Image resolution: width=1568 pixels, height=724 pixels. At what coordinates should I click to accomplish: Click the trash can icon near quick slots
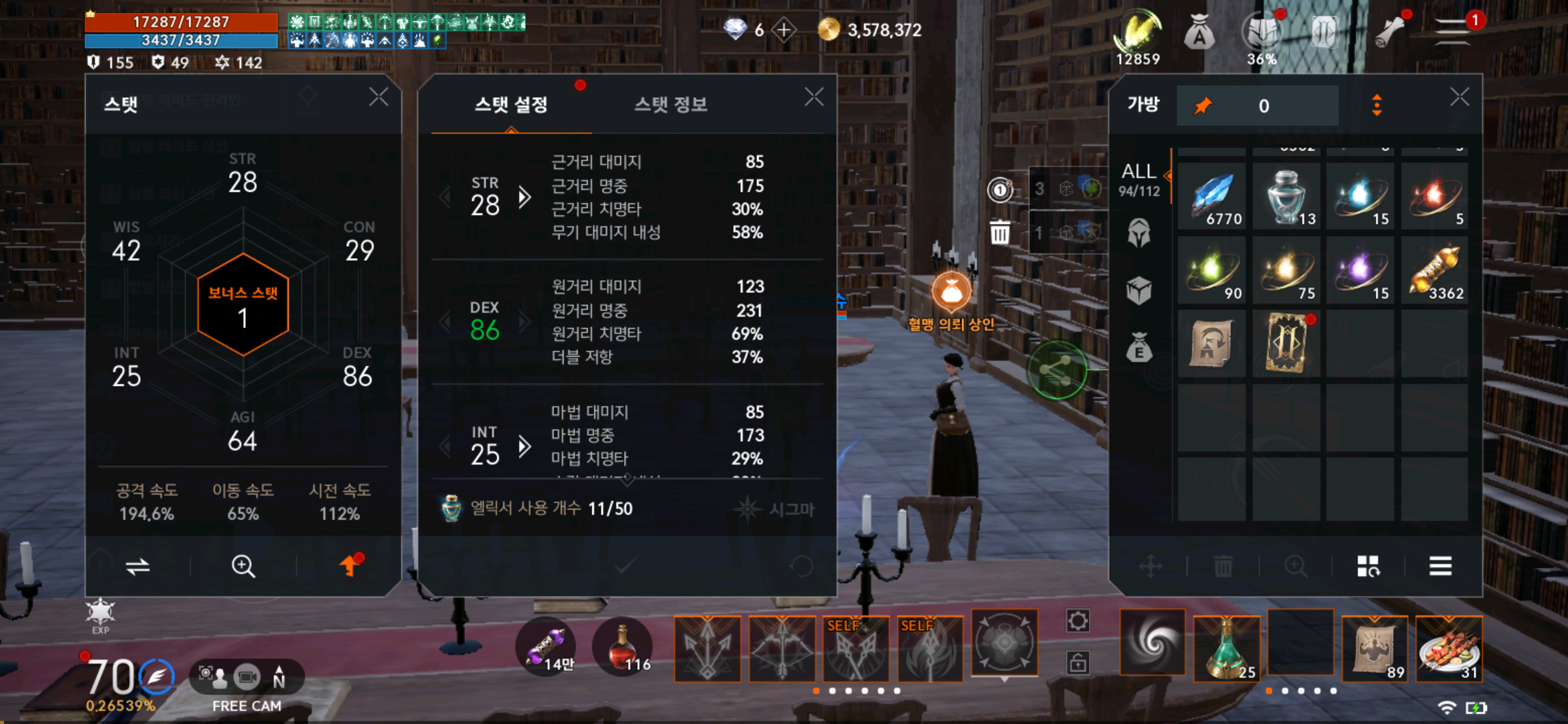tap(1000, 231)
